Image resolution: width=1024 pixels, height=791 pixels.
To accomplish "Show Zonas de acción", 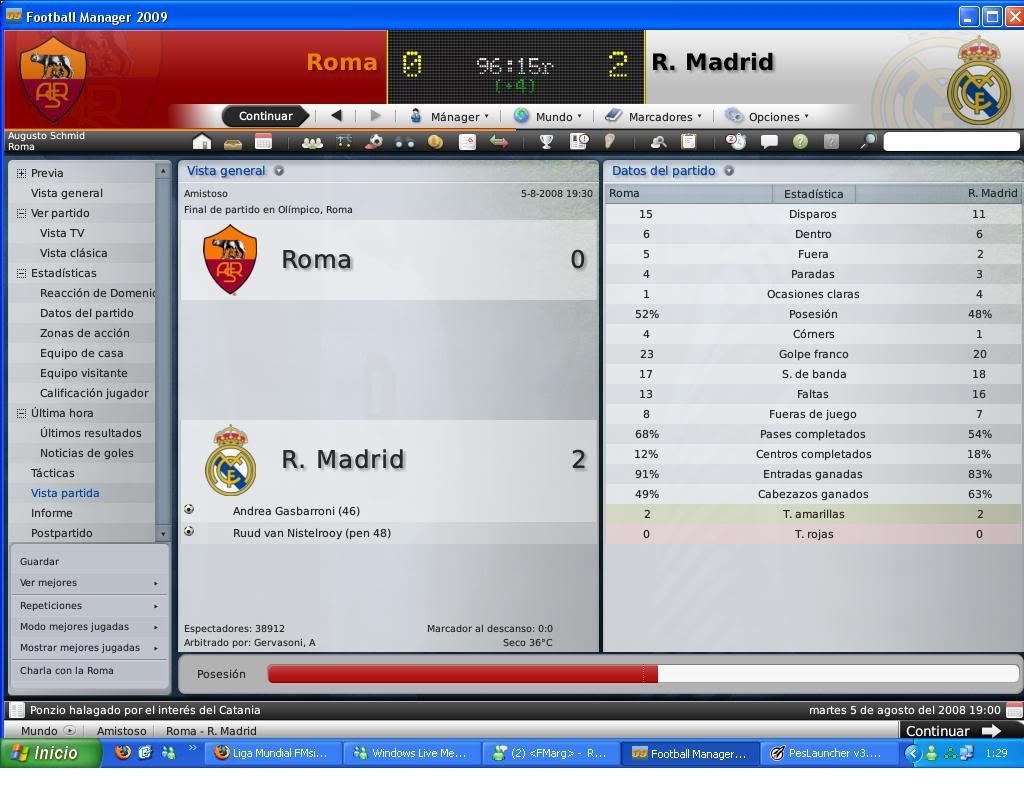I will pos(84,333).
